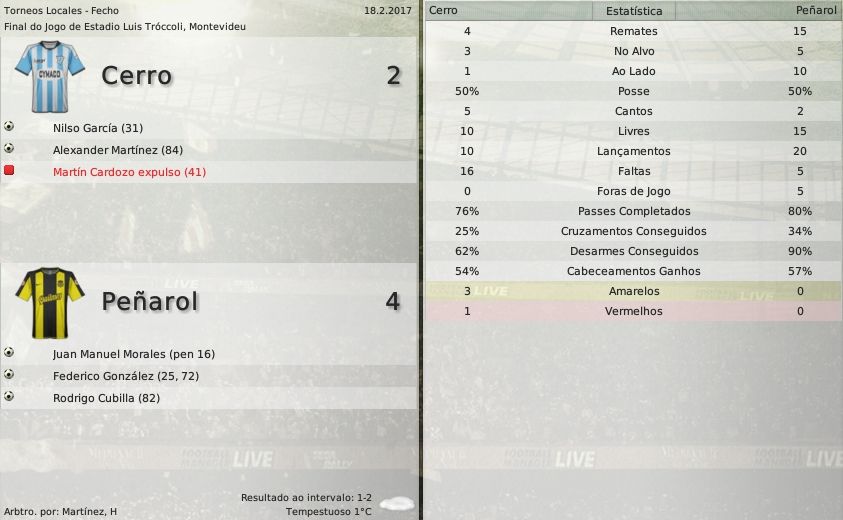This screenshot has width=843, height=520.
Task: Open the Peñarol team name link
Action: (x=150, y=301)
